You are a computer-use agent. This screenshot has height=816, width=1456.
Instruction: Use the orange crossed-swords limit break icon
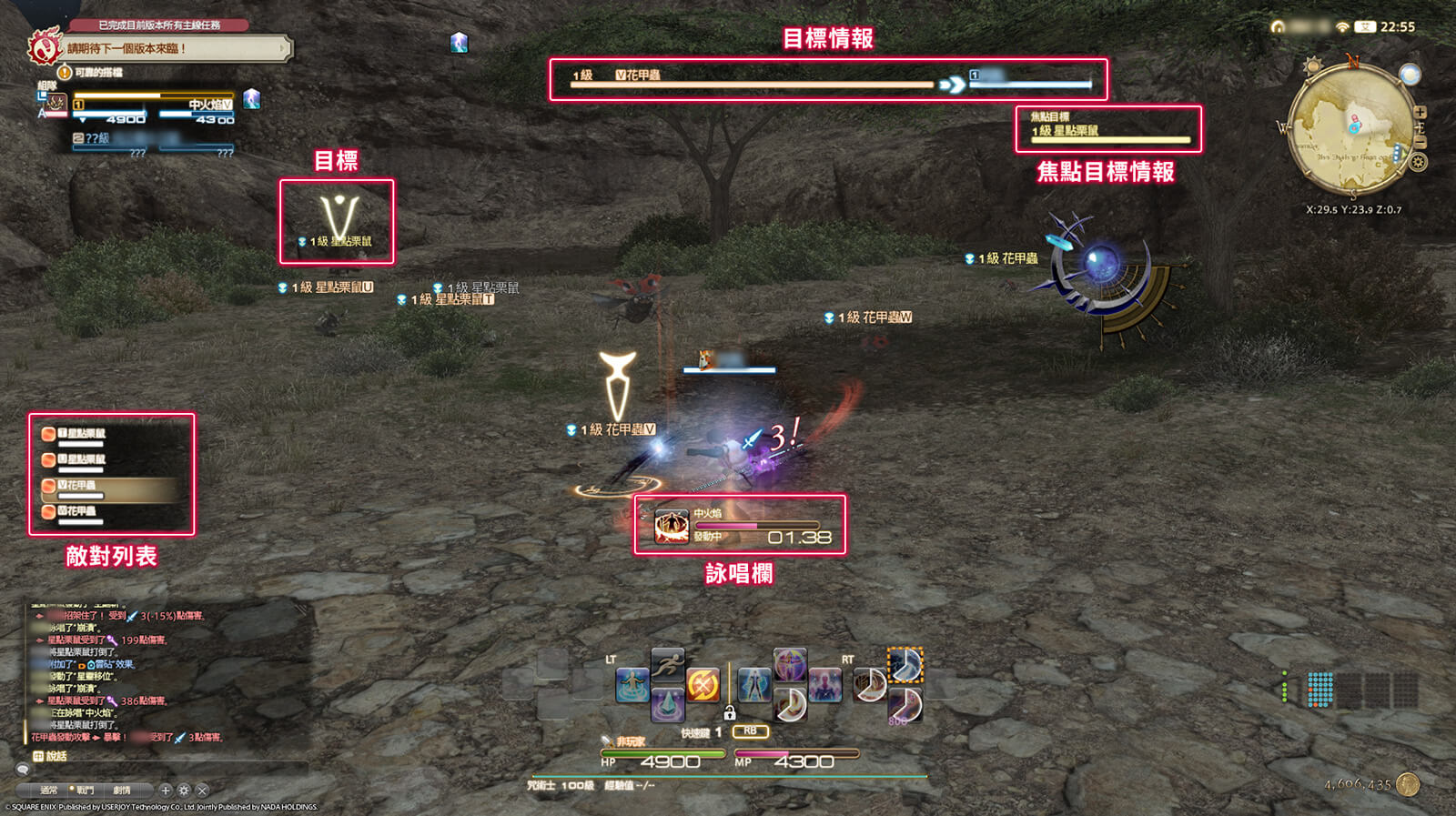703,685
